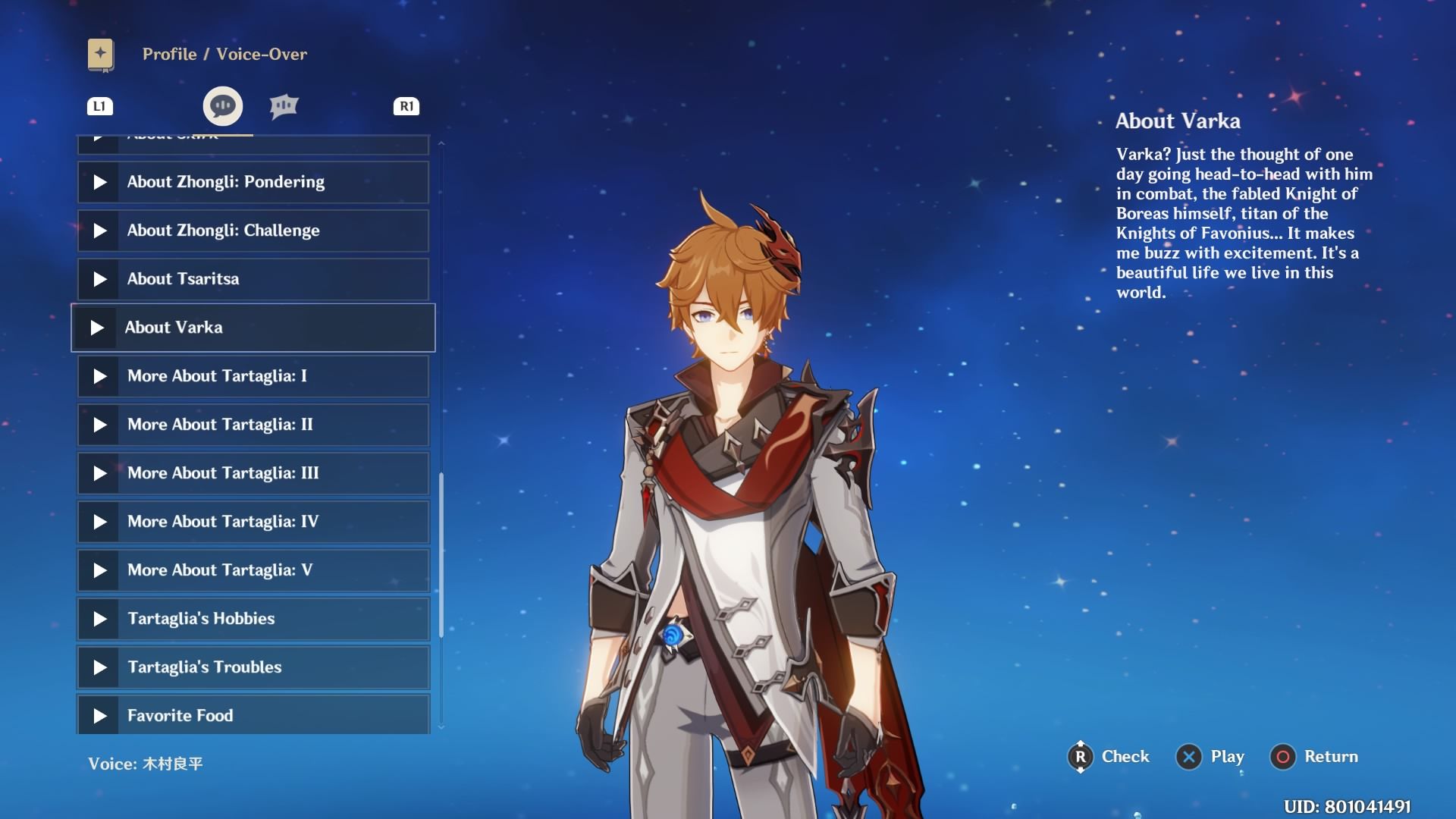Choose More About Tartaglia: III
1456x819 pixels.
[x=253, y=473]
